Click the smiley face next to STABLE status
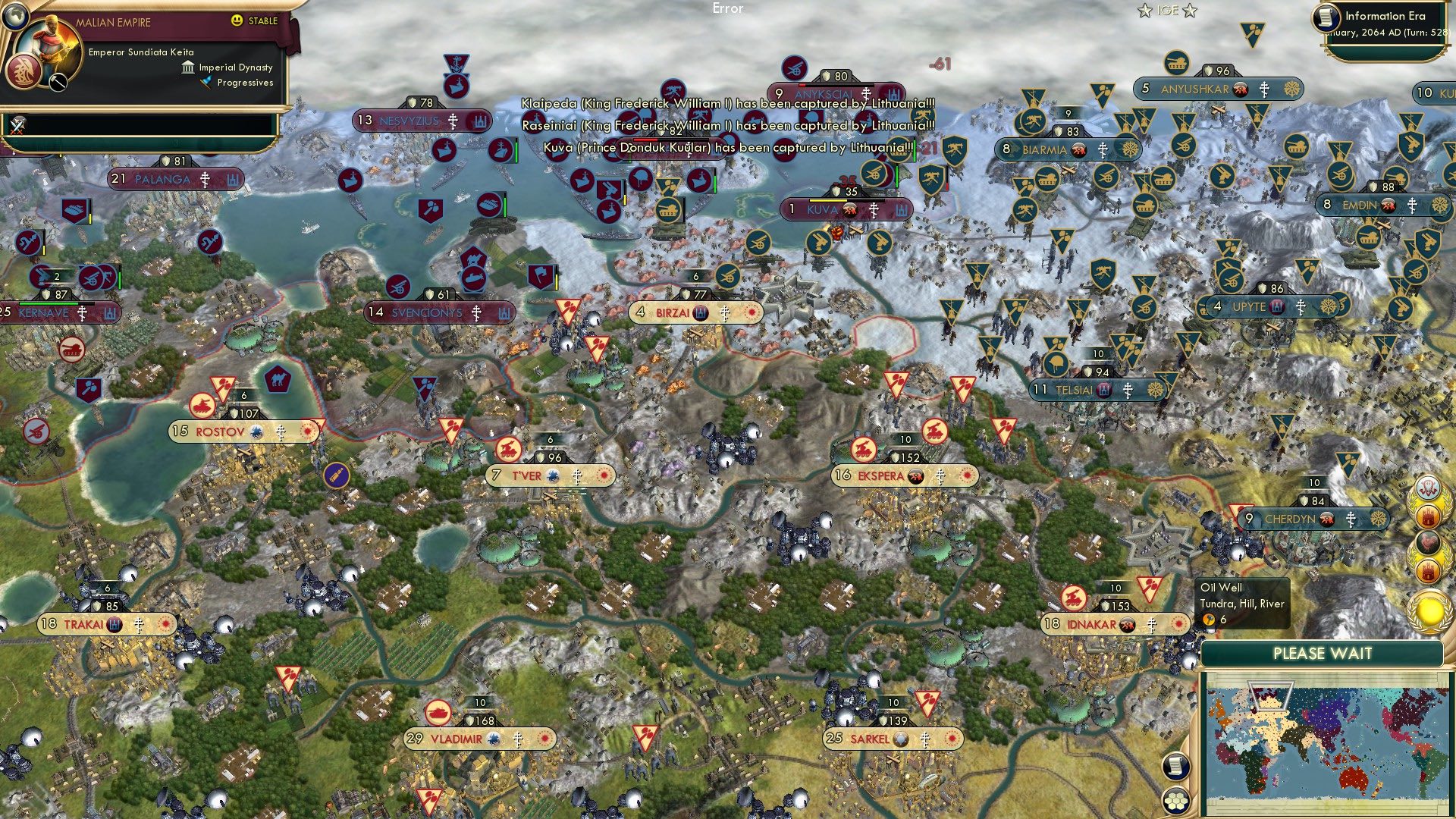 (237, 20)
